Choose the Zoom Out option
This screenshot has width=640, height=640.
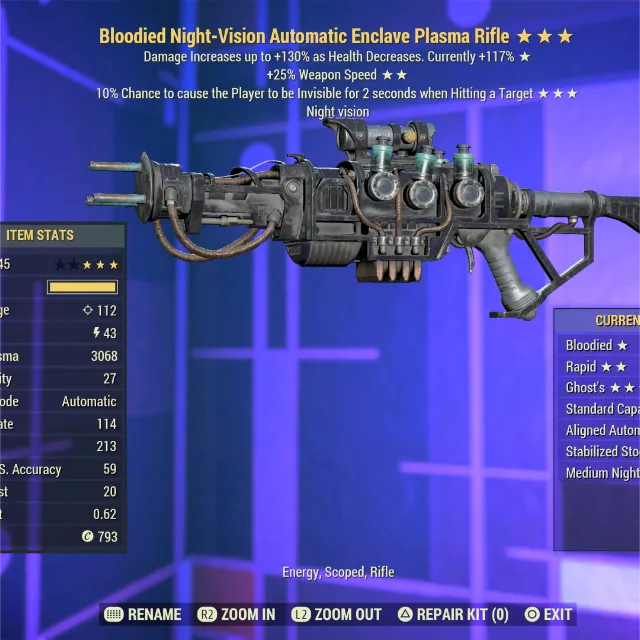click(337, 614)
